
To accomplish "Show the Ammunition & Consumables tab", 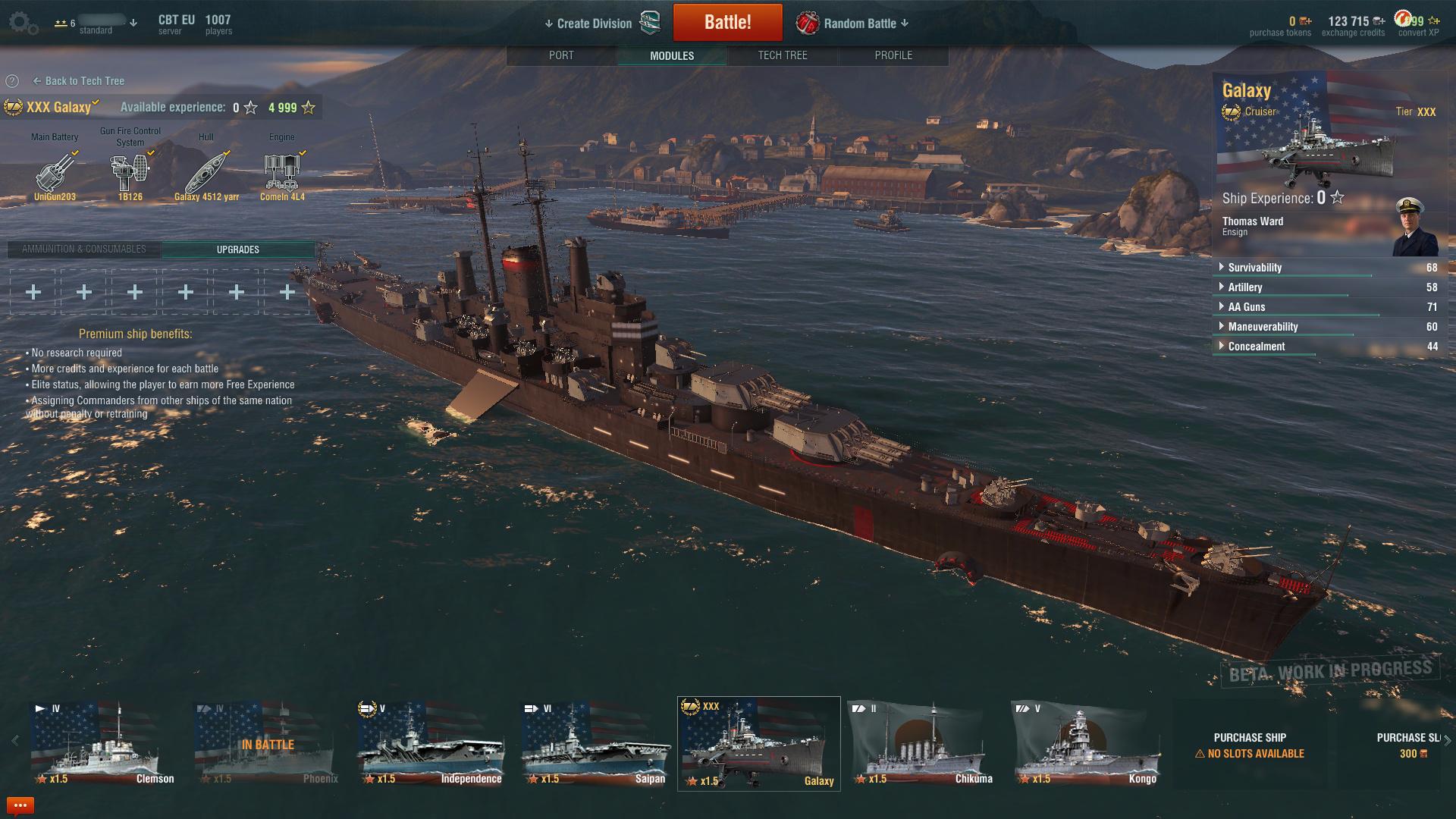I will [84, 249].
